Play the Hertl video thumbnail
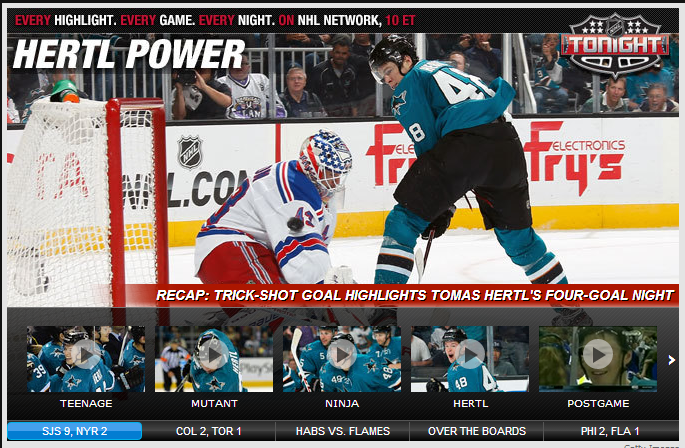685x448 pixels. click(x=470, y=357)
